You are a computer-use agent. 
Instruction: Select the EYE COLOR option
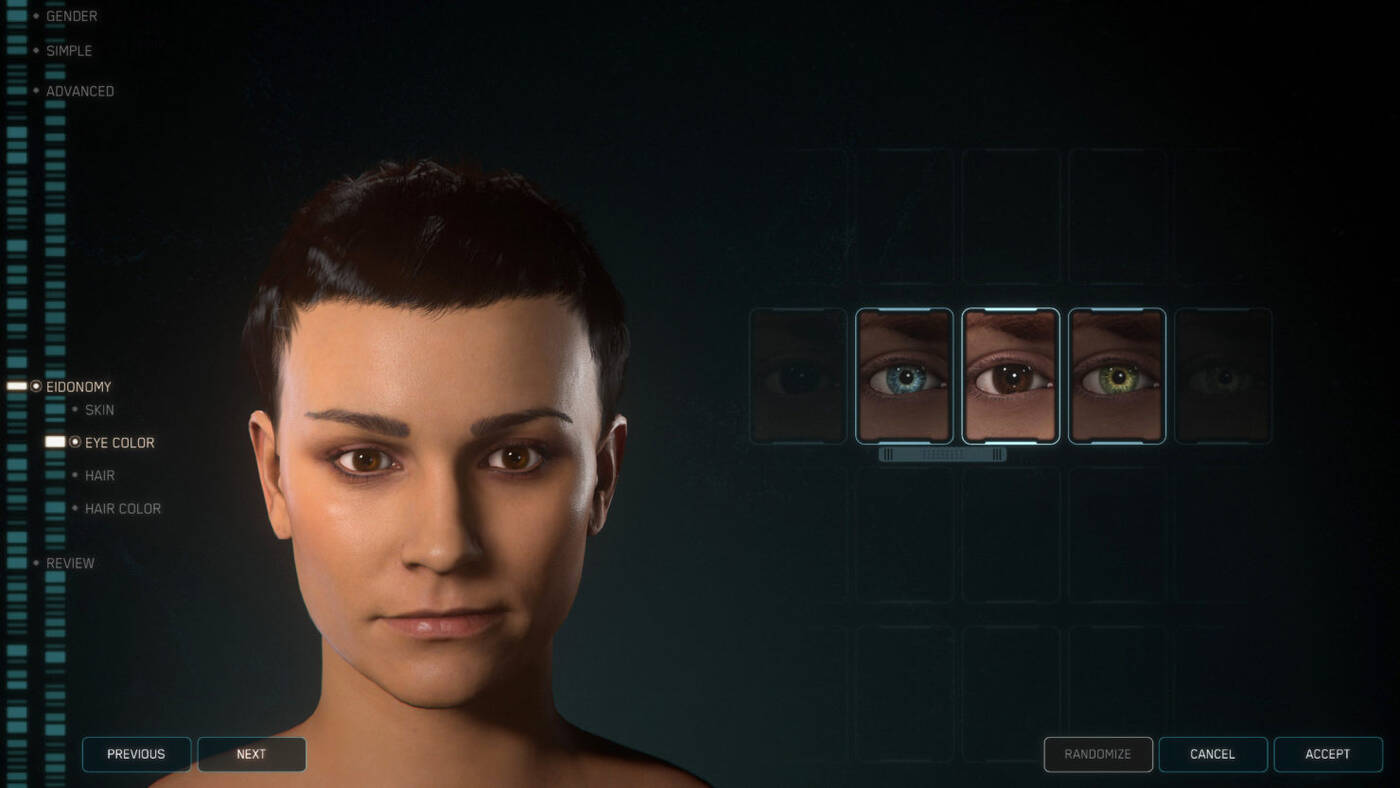coord(120,442)
